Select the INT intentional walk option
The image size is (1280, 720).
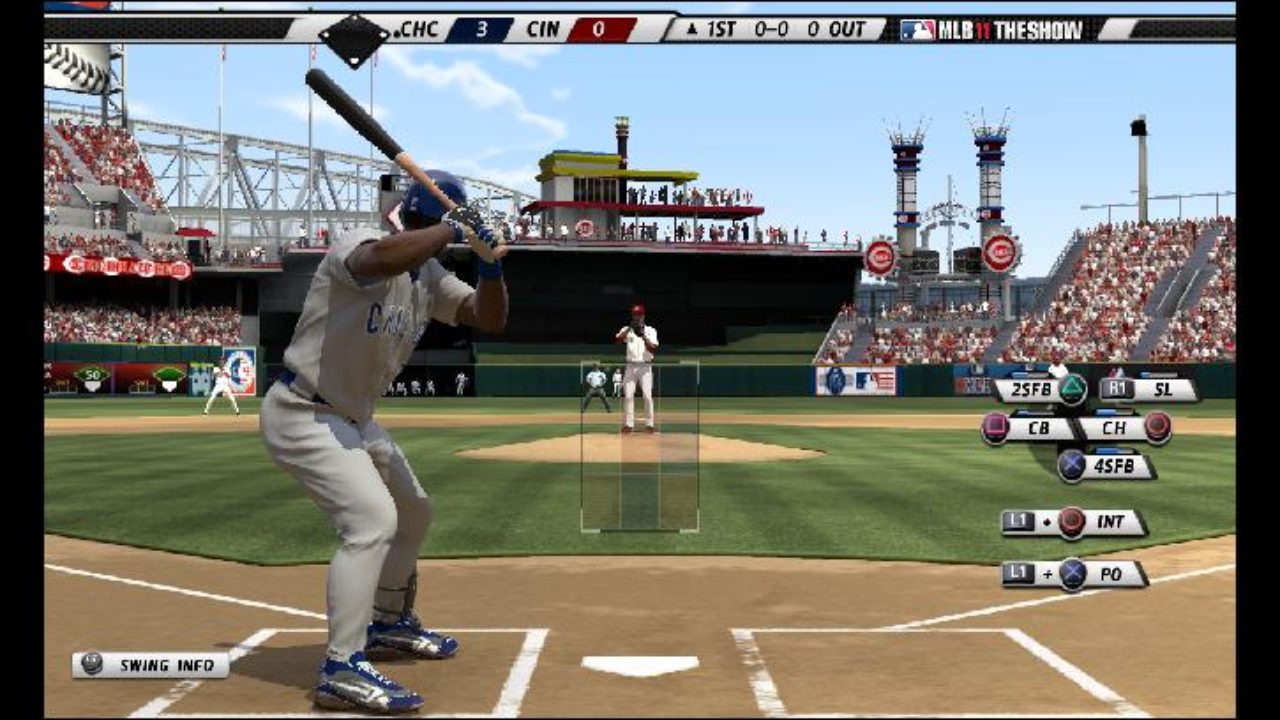click(x=1074, y=522)
